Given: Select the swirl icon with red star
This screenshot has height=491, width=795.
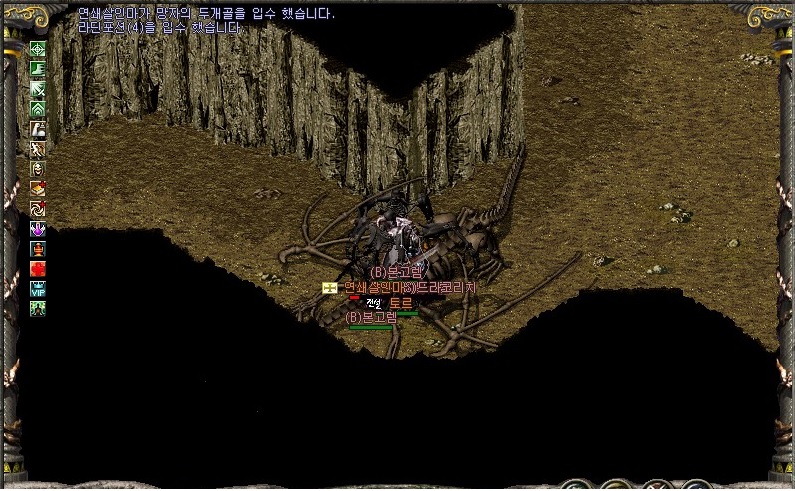Looking at the screenshot, I should [38, 209].
